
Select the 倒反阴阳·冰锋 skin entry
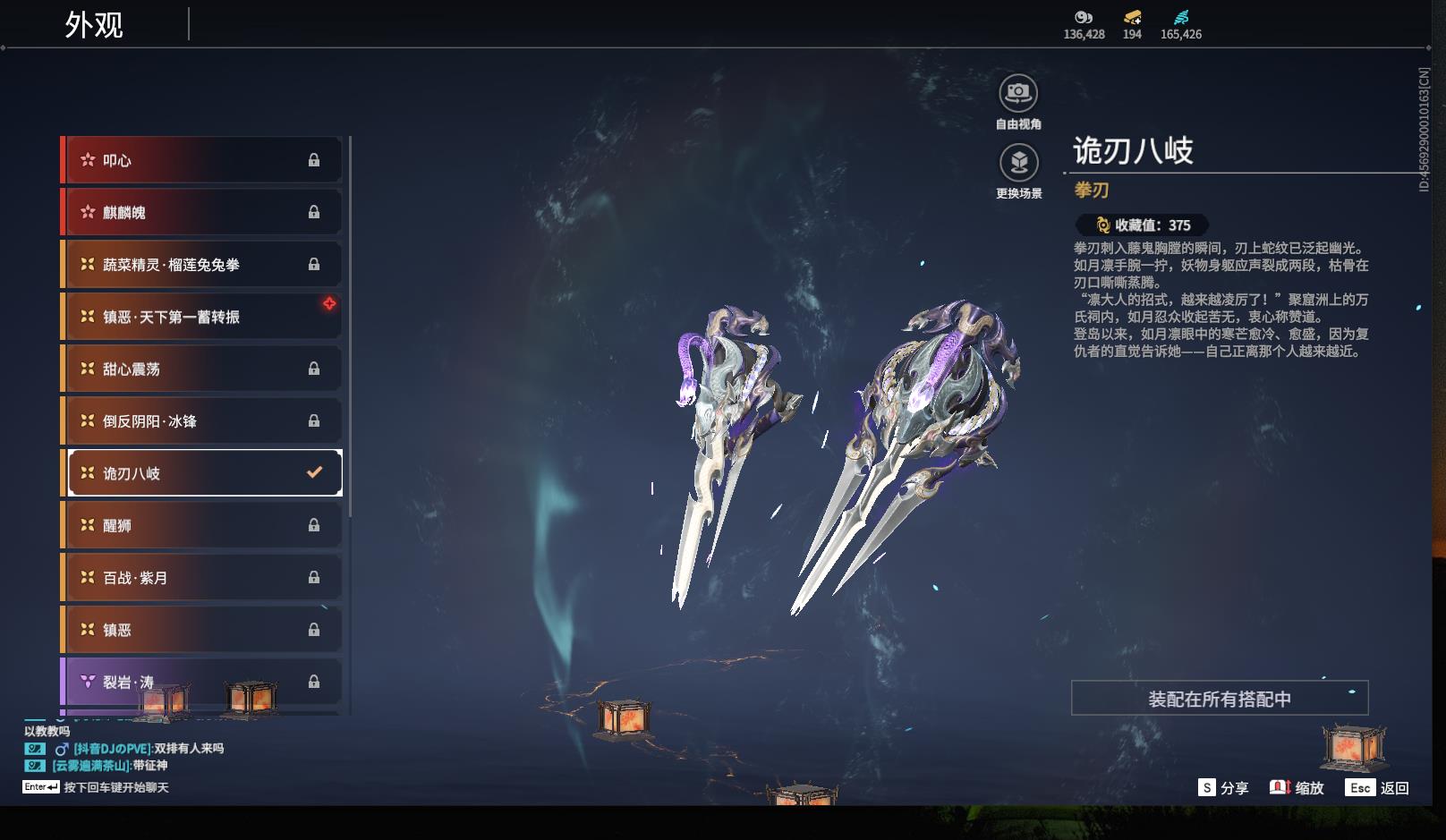coord(202,421)
